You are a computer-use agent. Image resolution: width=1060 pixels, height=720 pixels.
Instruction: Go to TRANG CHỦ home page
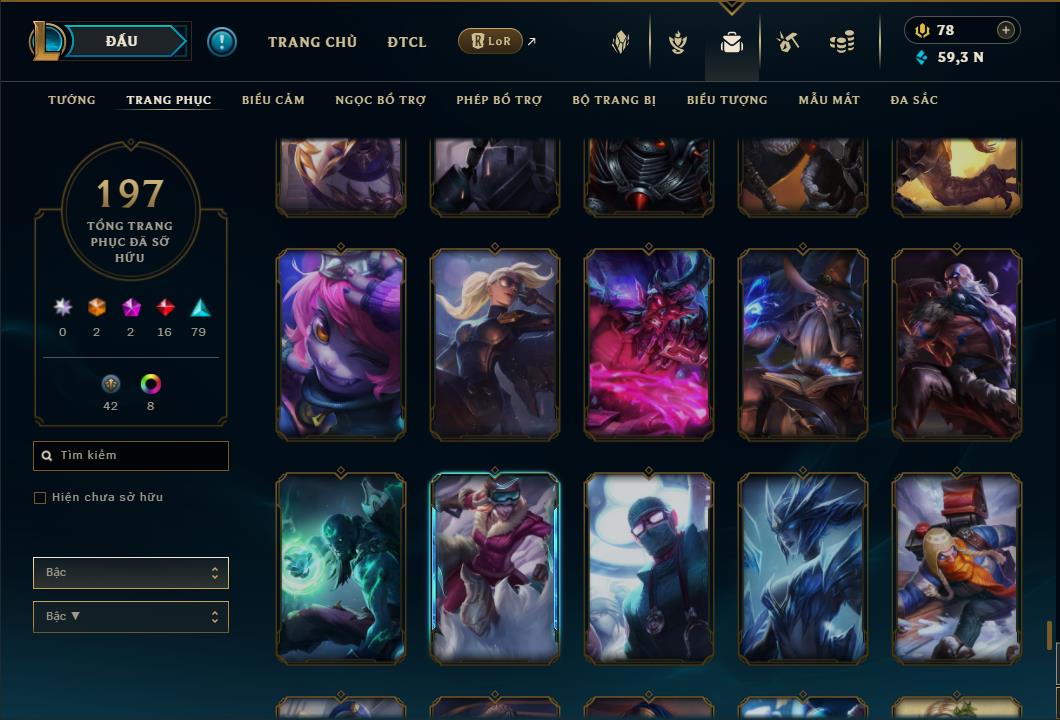312,42
